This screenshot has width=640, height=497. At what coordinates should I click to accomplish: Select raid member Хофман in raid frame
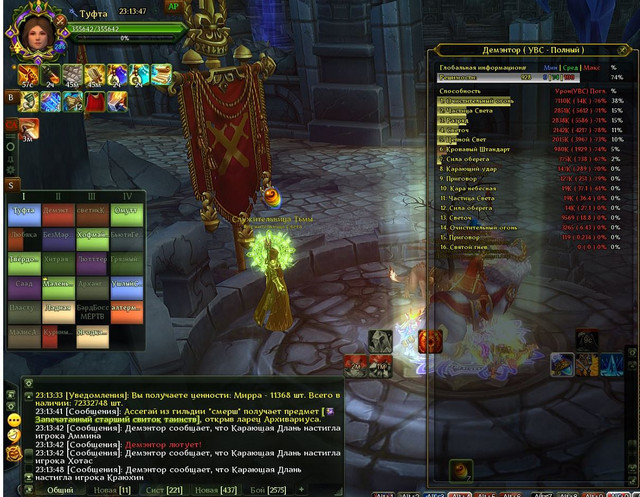coord(90,236)
